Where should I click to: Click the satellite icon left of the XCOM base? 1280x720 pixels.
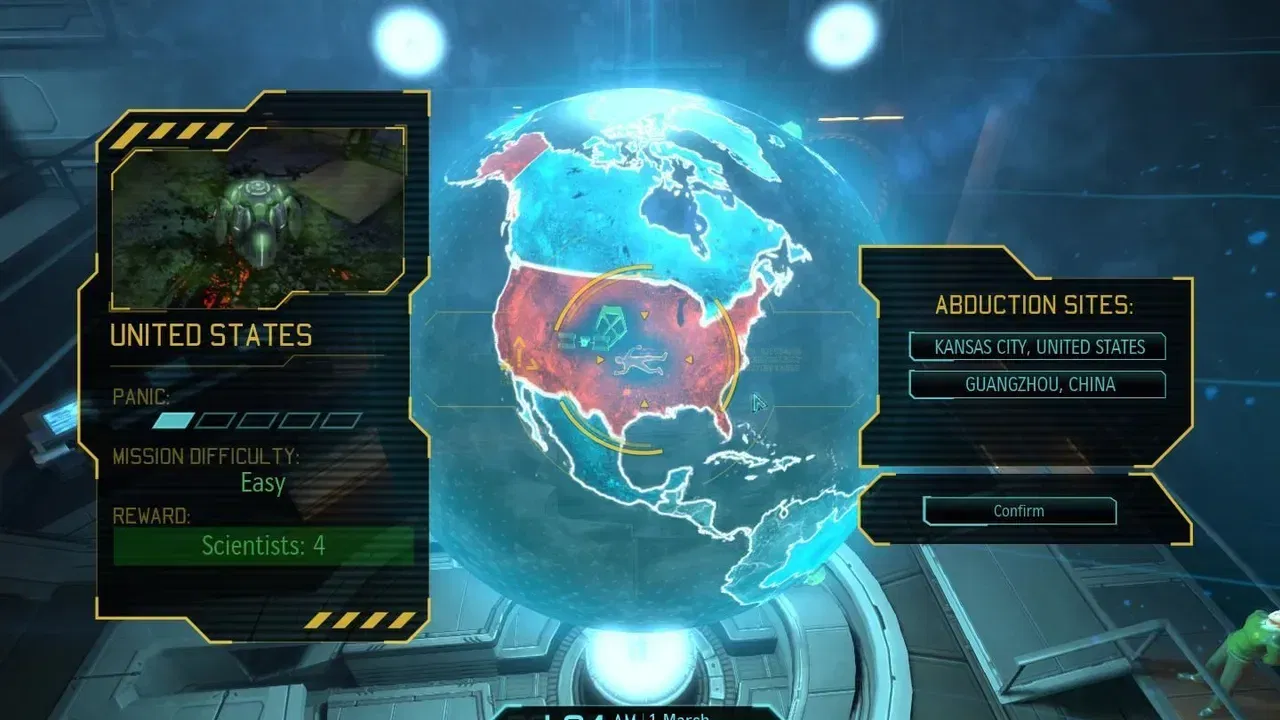click(567, 340)
